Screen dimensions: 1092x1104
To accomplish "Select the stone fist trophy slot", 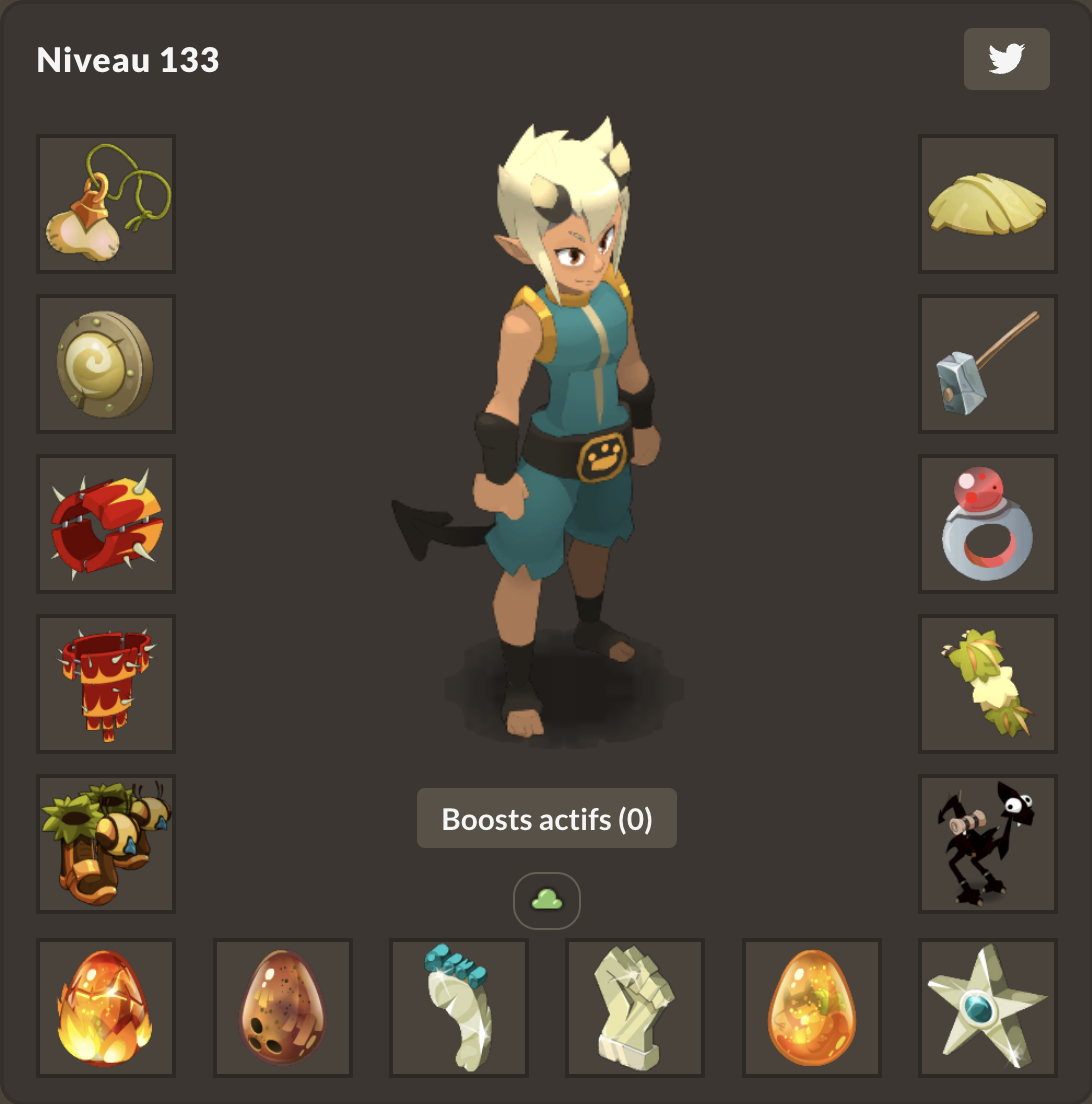I will 635,1008.
